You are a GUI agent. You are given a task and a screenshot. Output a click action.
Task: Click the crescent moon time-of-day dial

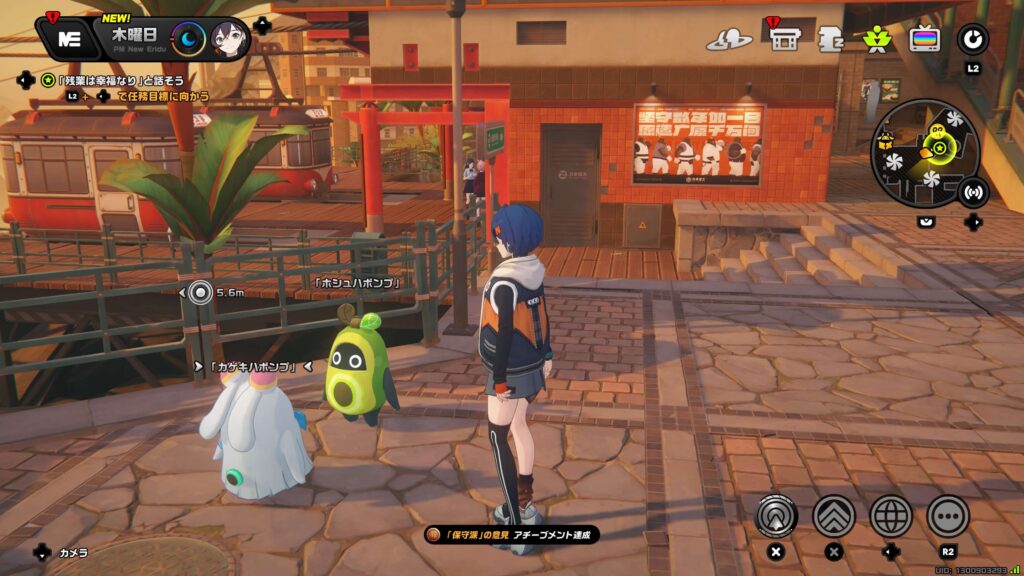pos(188,40)
